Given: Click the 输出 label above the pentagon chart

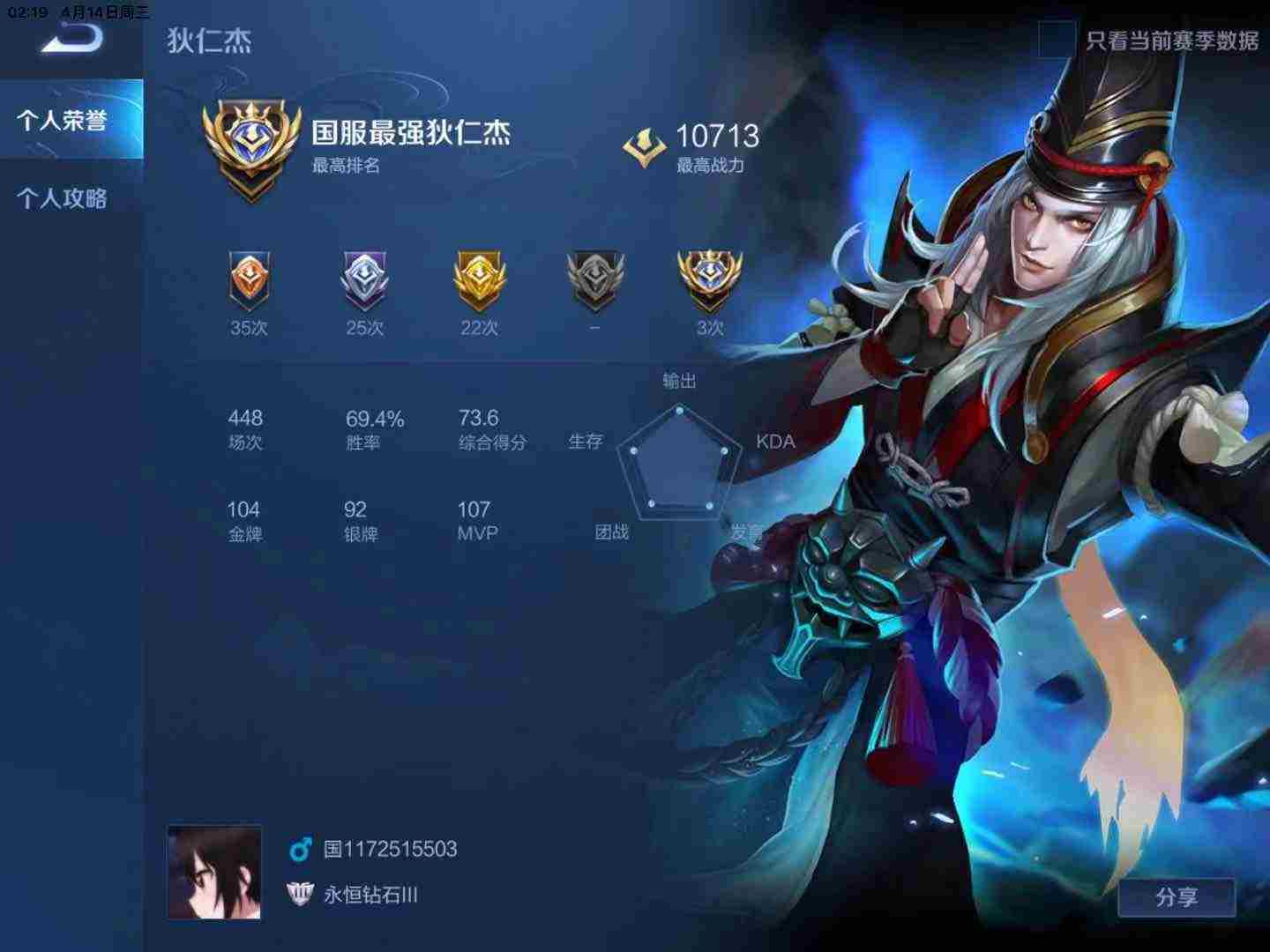Looking at the screenshot, I should click(x=680, y=382).
